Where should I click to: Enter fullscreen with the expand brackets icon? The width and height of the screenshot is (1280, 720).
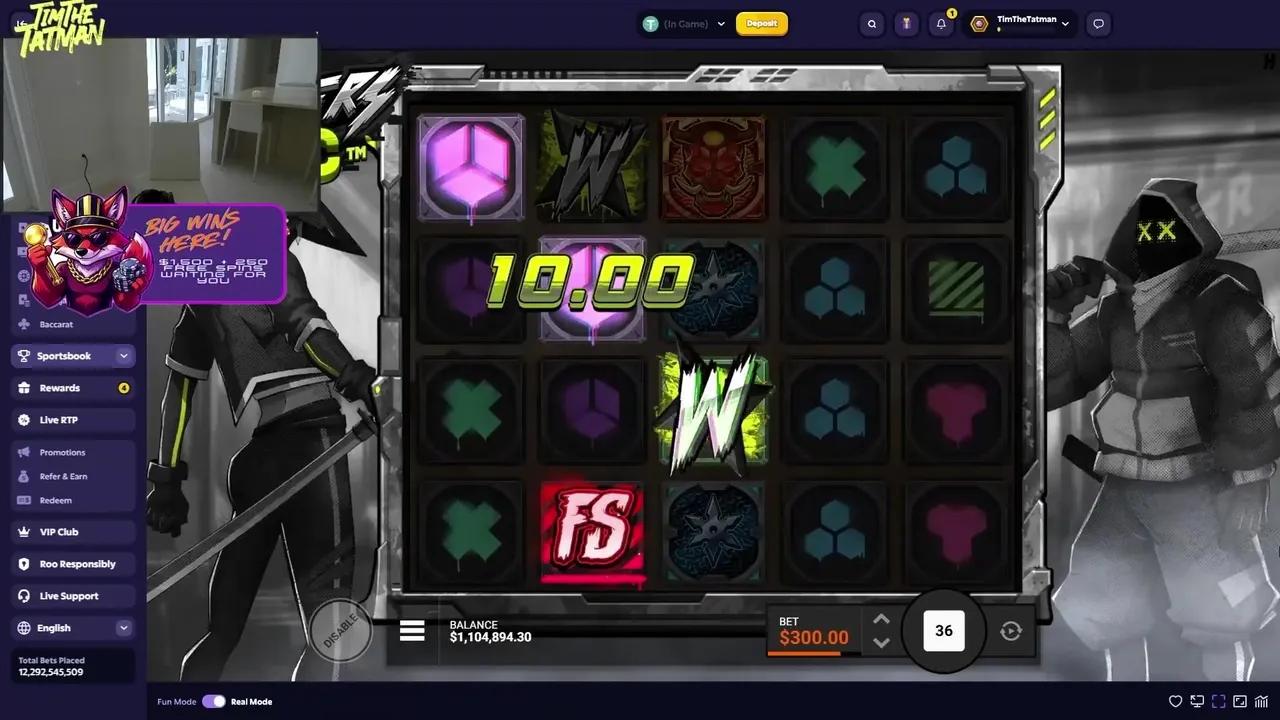tap(1219, 702)
